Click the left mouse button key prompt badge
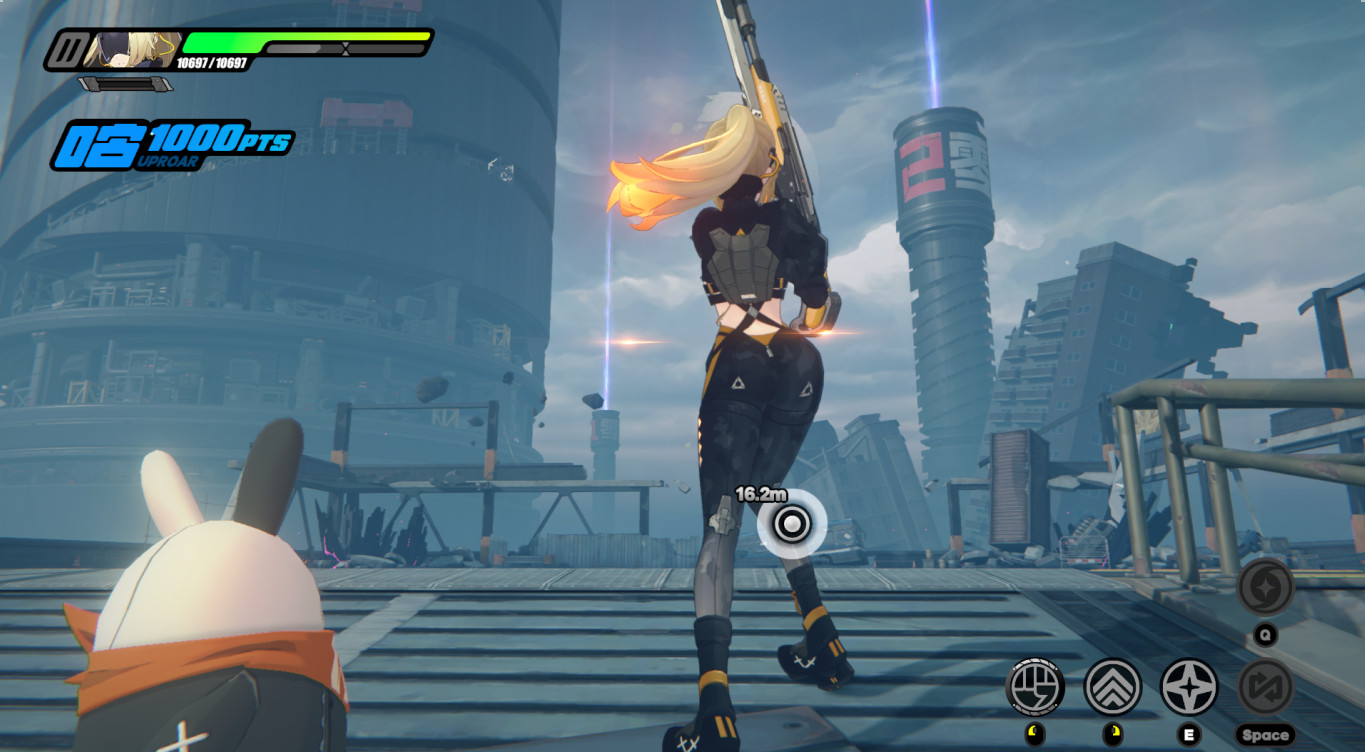This screenshot has height=752, width=1365. (1035, 732)
